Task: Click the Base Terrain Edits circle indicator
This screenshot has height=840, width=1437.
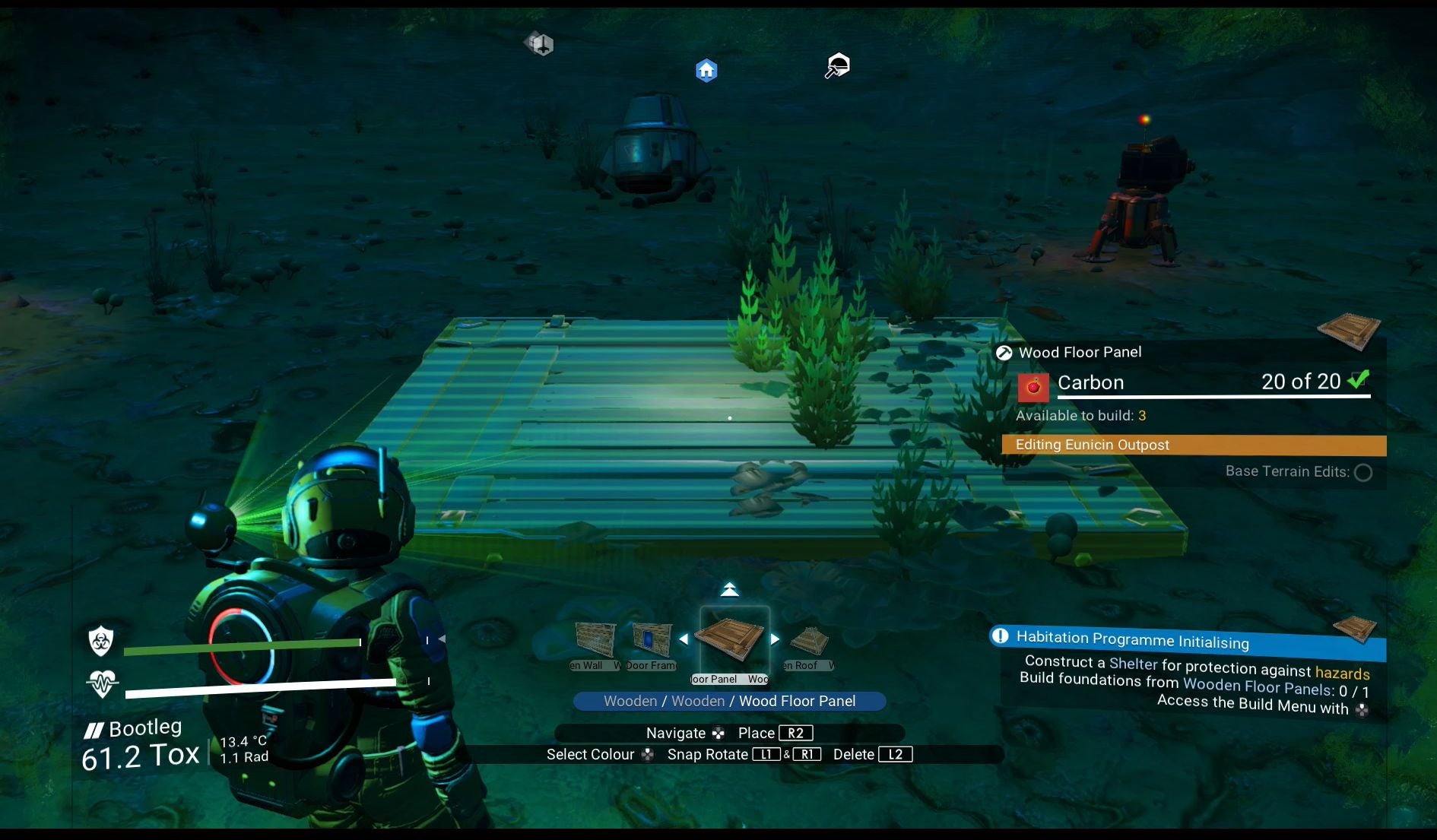Action: [1363, 472]
